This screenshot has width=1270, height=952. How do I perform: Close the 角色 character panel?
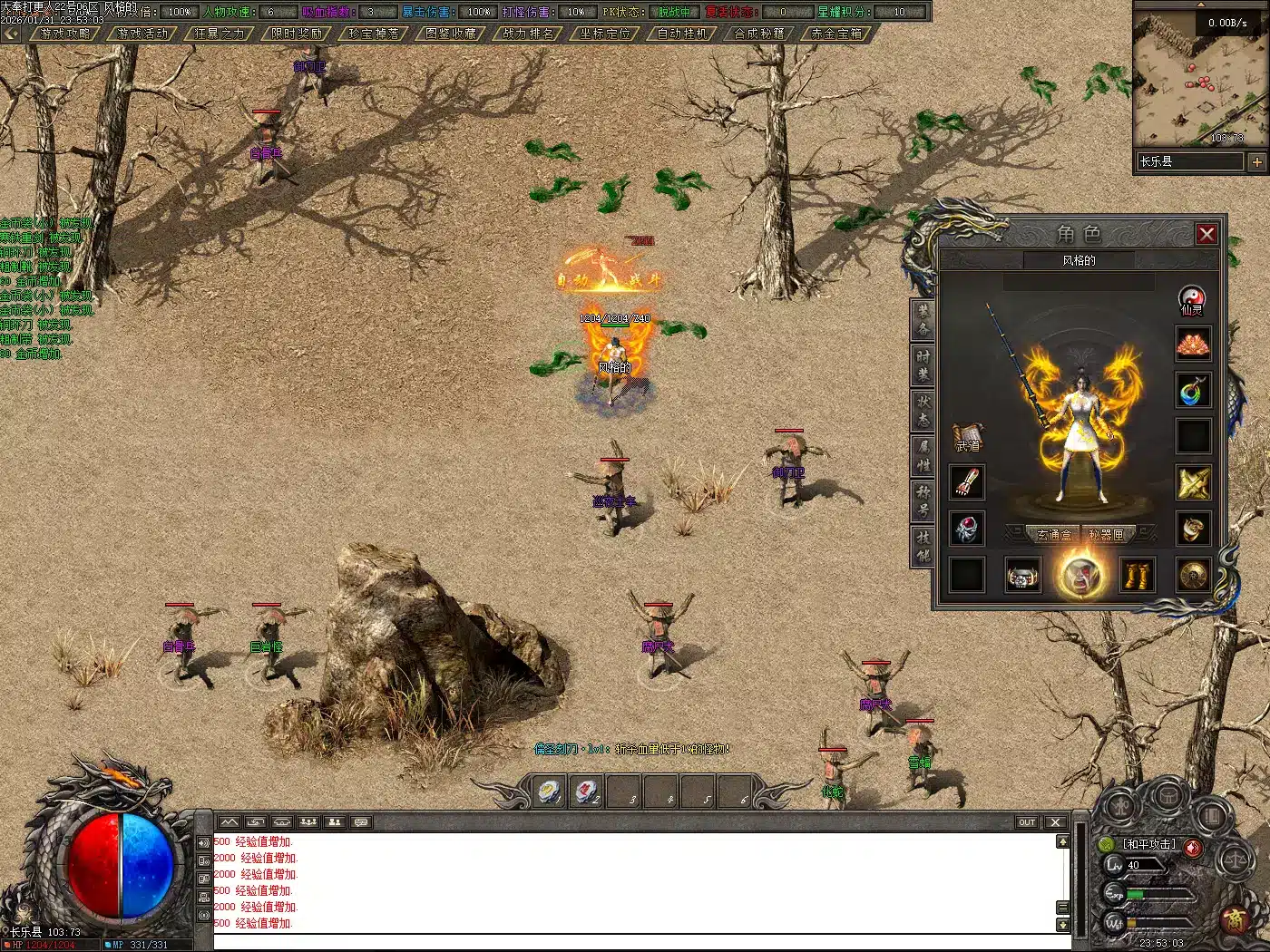point(1206,235)
